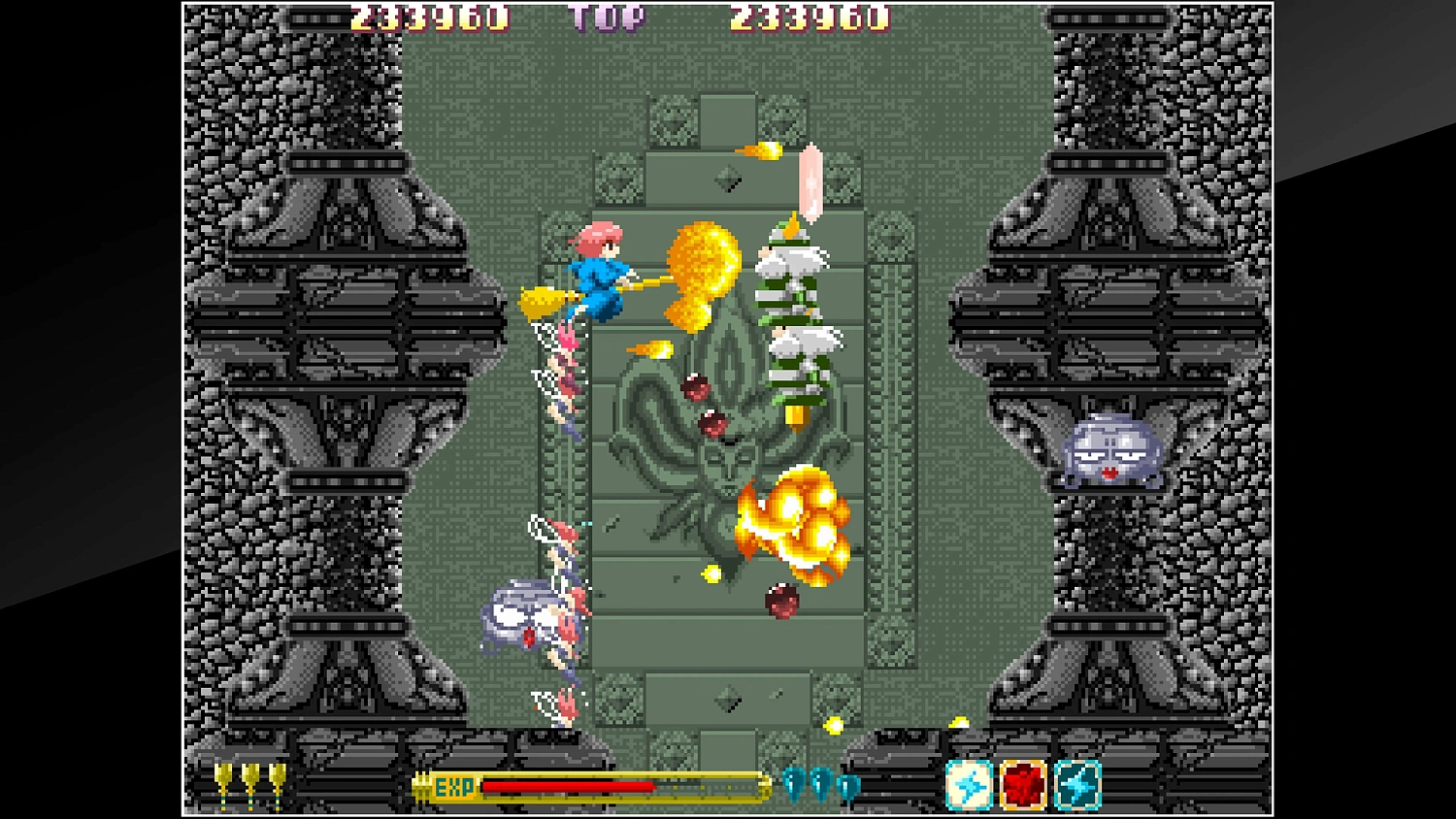Select the red crystal power-up icon
1456x819 pixels.
point(1022,784)
